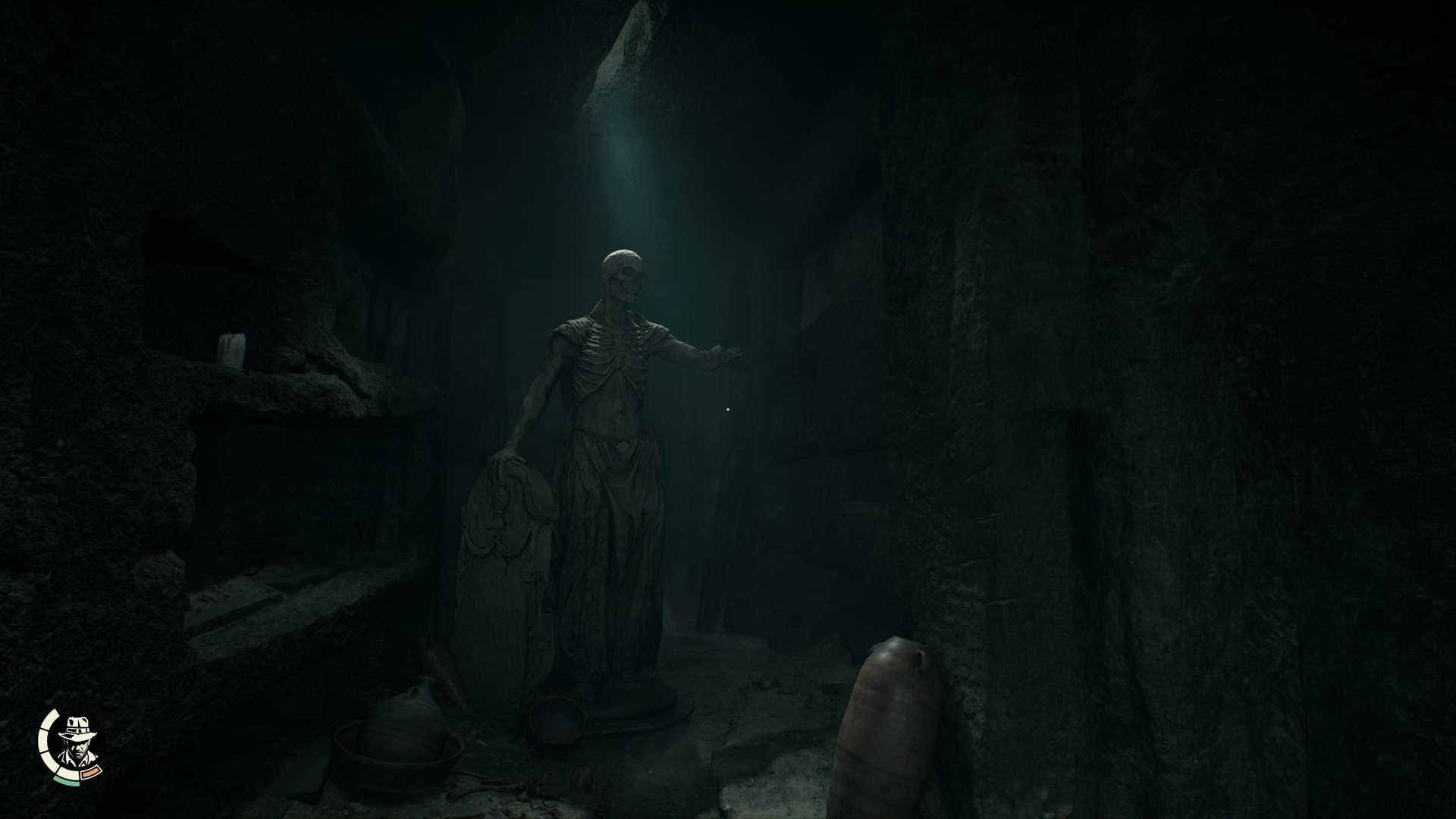
Task: Click the fedora character portrait icon
Action: tap(76, 743)
